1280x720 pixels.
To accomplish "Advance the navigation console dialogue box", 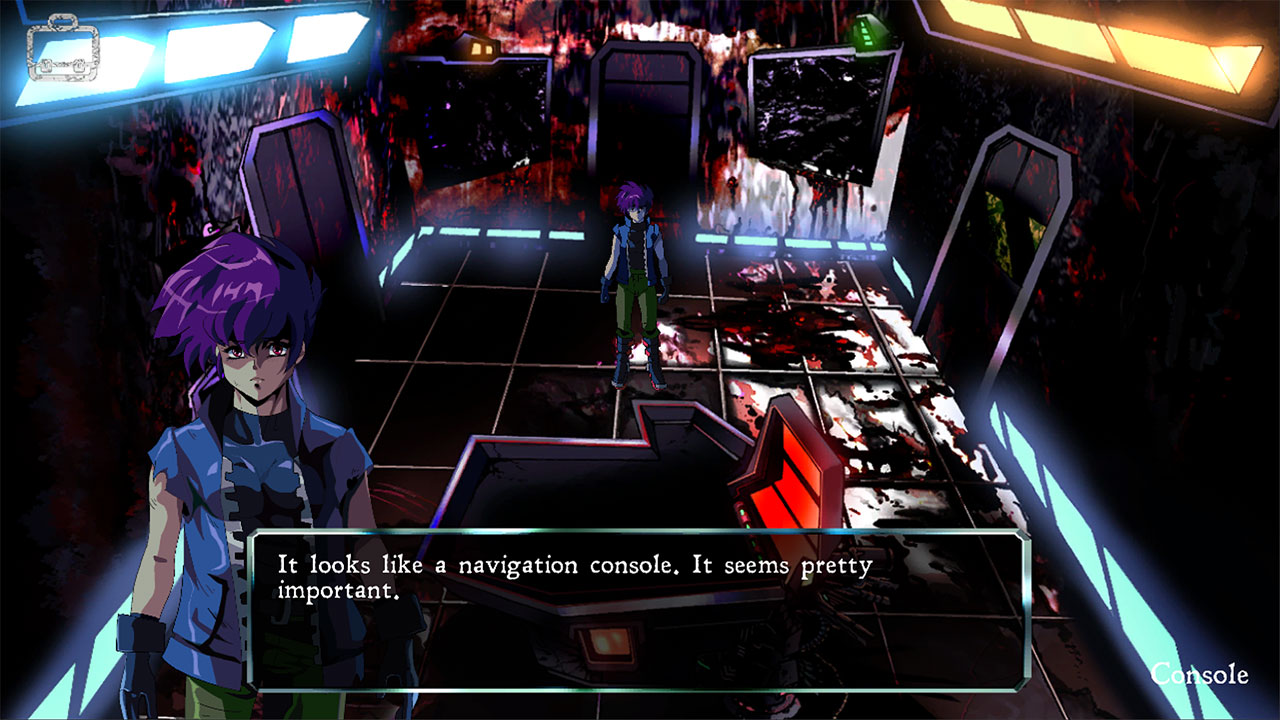I will point(638,610).
